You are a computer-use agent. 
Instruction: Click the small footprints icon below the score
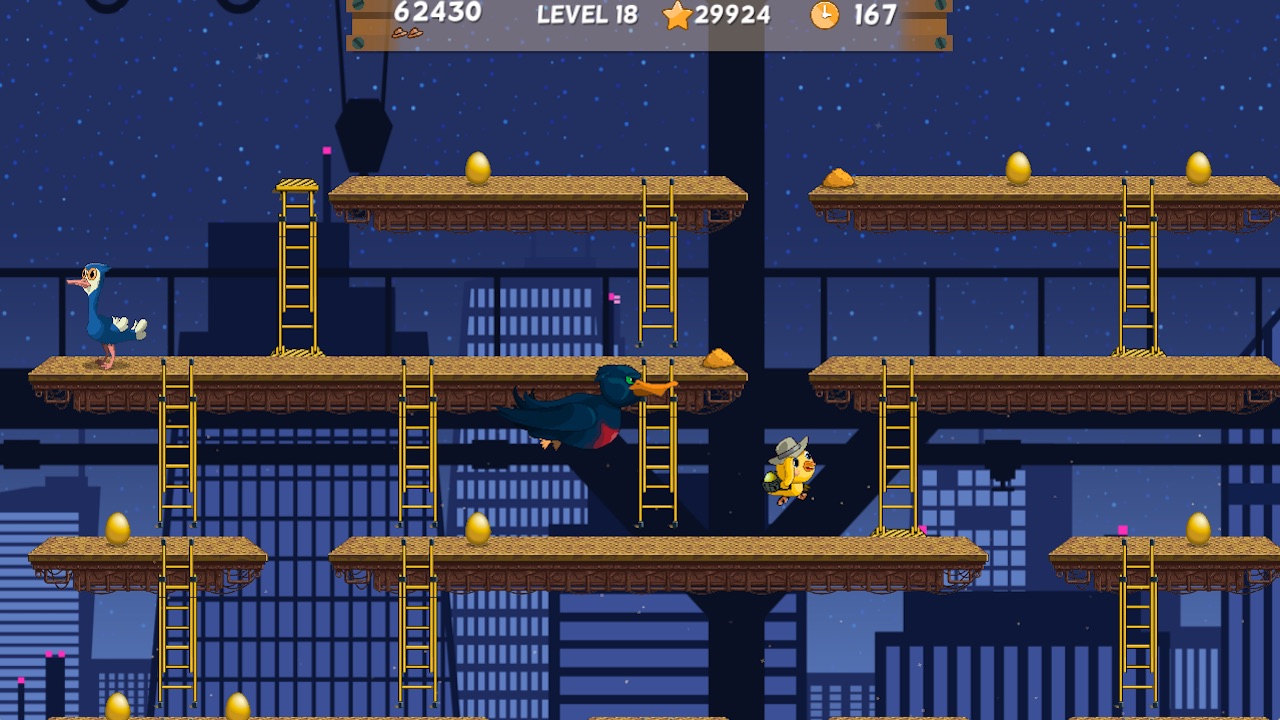coord(410,33)
